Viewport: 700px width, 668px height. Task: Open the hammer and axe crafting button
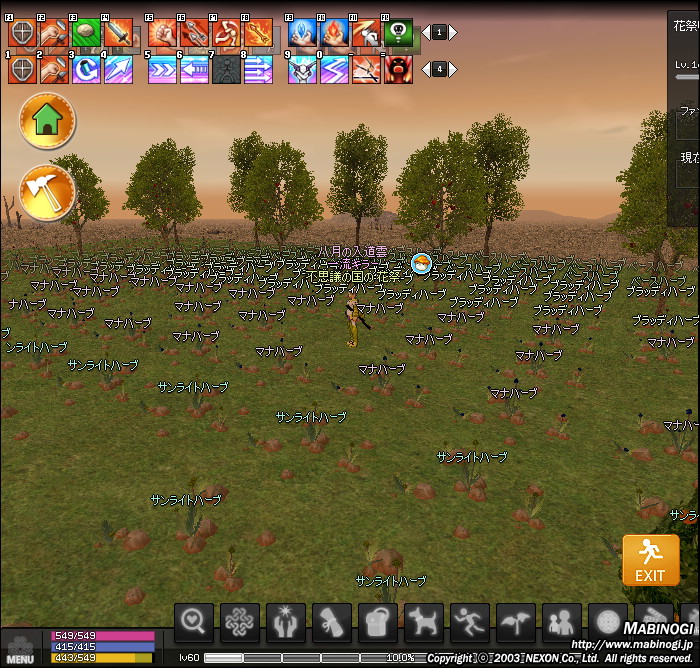tap(47, 192)
